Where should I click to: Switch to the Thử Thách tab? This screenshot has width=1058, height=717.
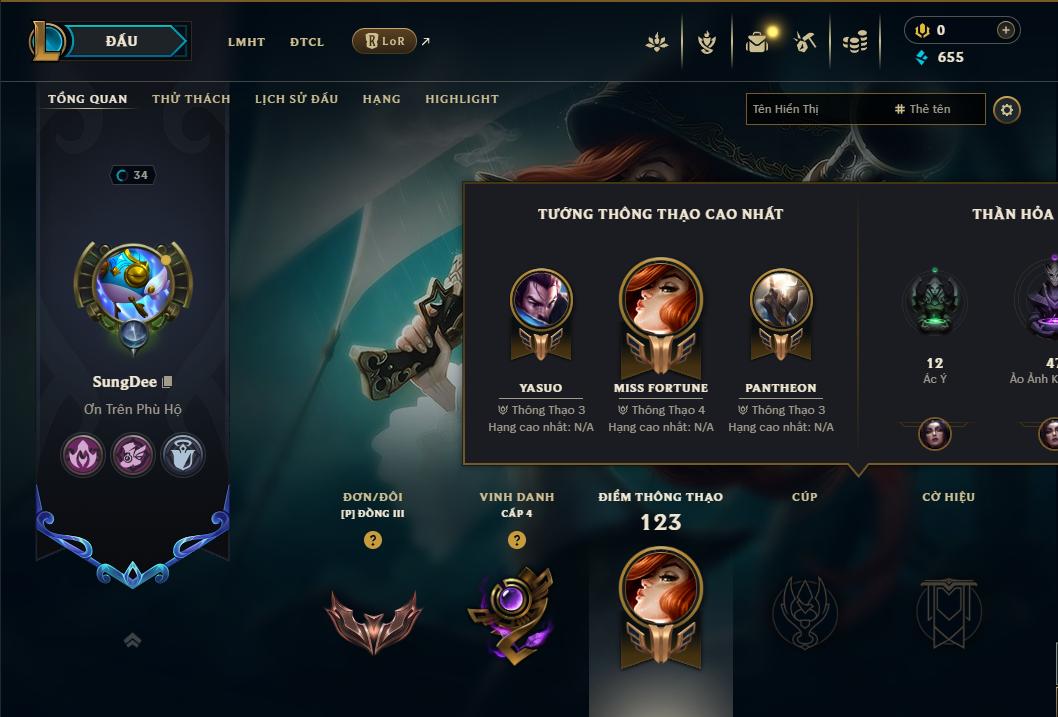pyautogui.click(x=191, y=99)
